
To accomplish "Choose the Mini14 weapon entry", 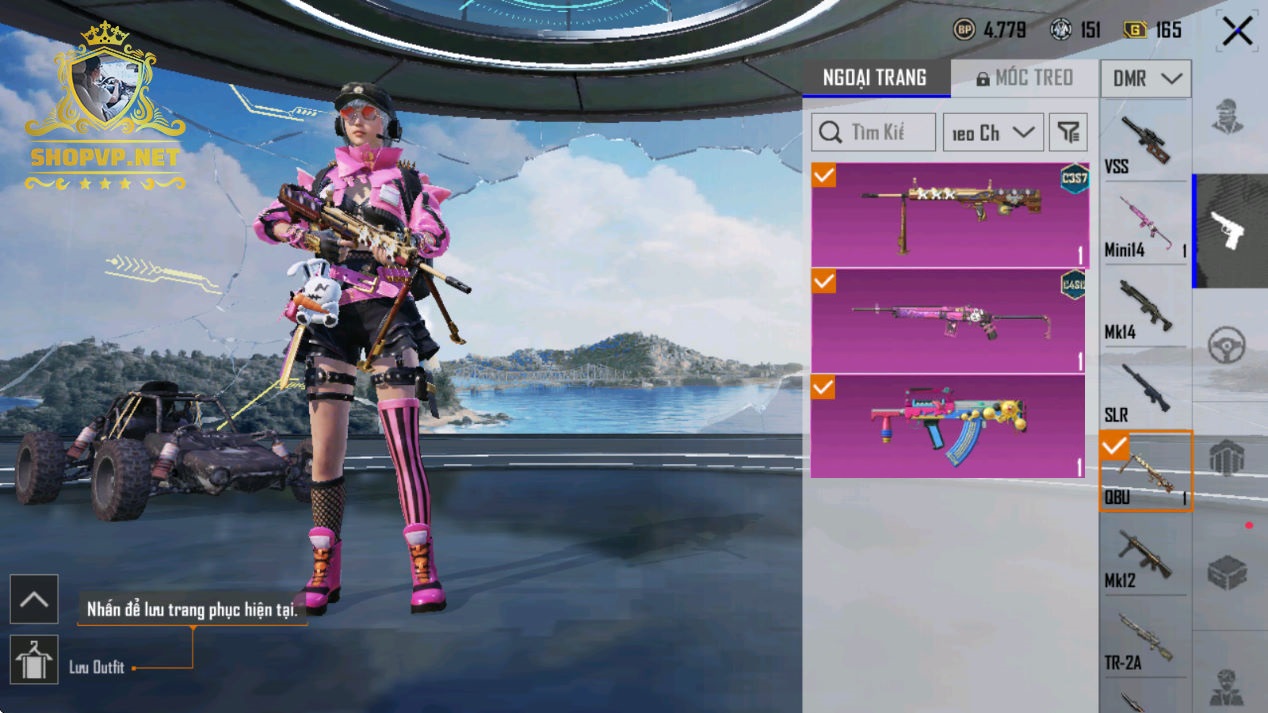I will pos(1145,226).
